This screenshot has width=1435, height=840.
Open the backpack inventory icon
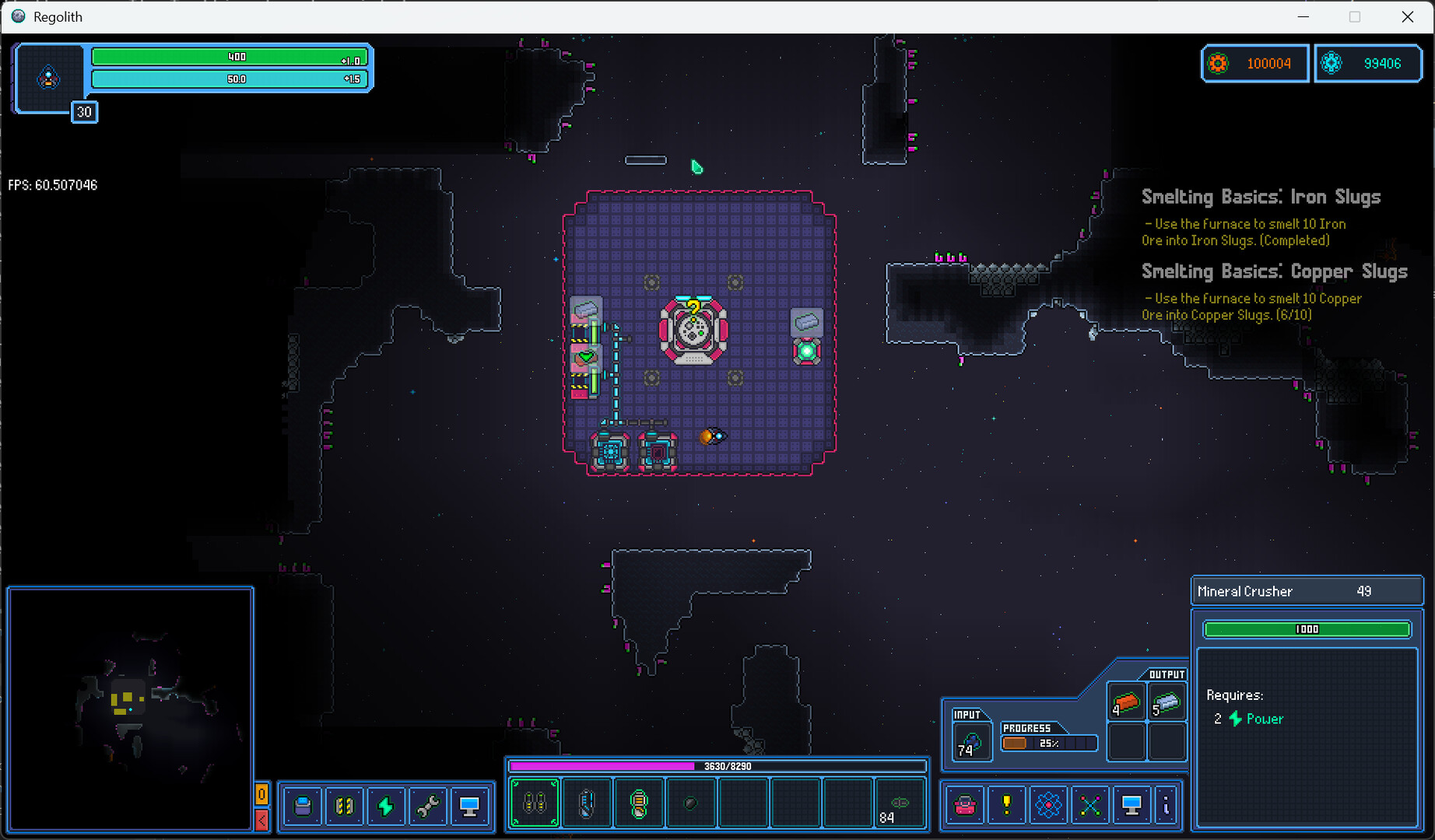point(302,806)
